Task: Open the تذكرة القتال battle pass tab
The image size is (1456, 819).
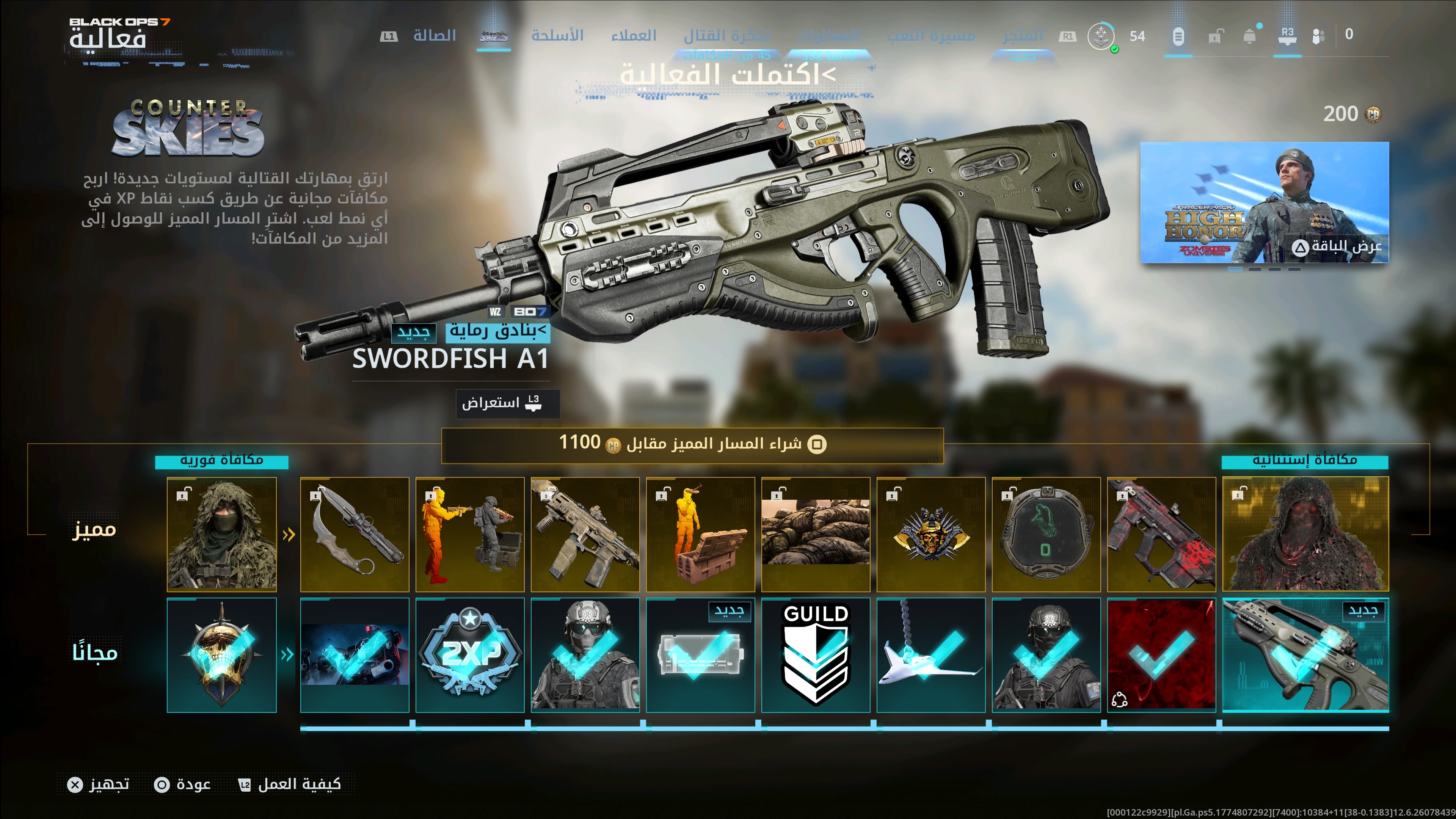Action: click(x=727, y=36)
